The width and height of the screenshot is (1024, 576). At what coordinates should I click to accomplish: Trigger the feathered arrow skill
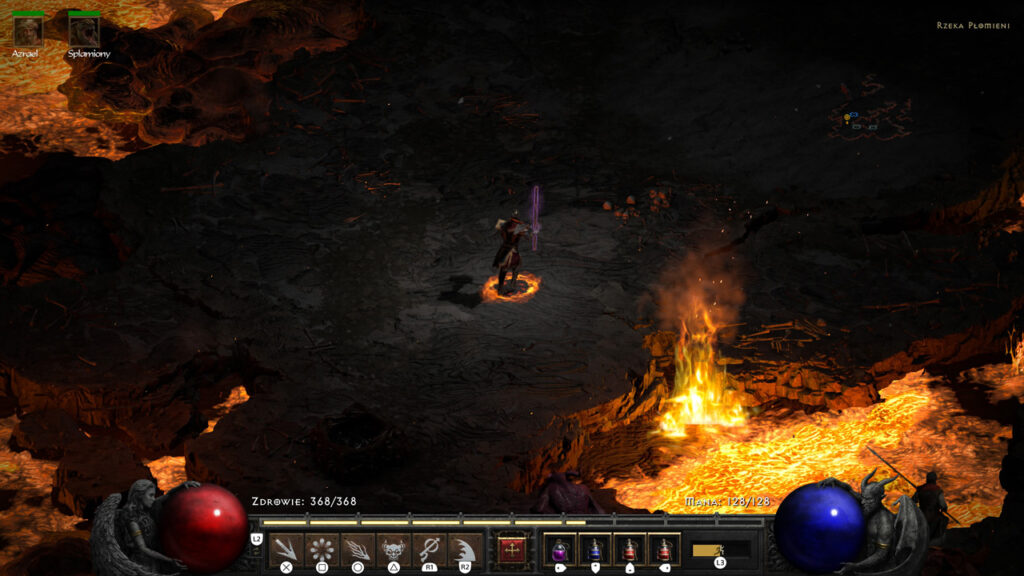[x=357, y=549]
